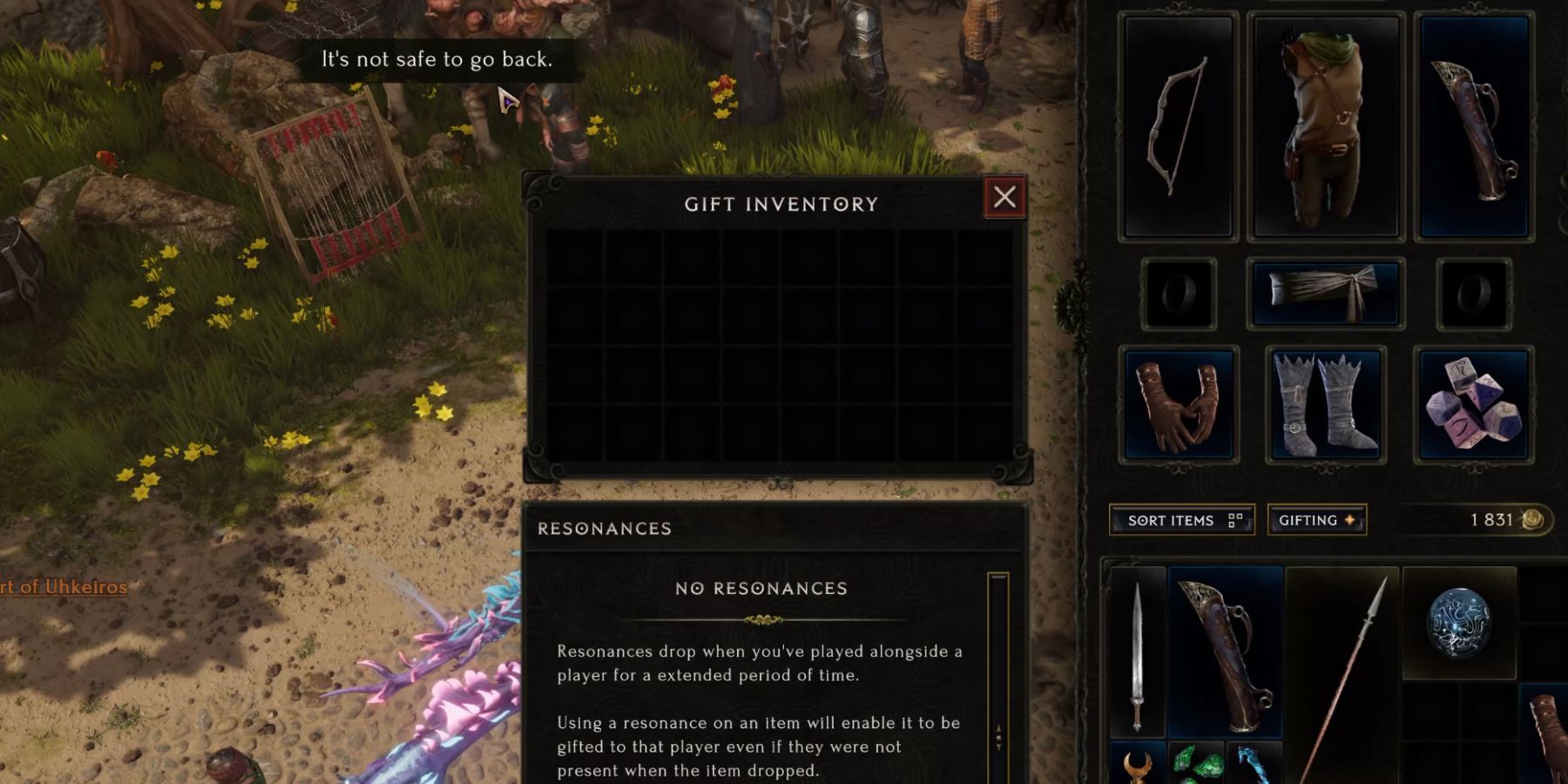The width and height of the screenshot is (1568, 784).
Task: Click the Resonances panel scrollbar
Action: point(998,679)
